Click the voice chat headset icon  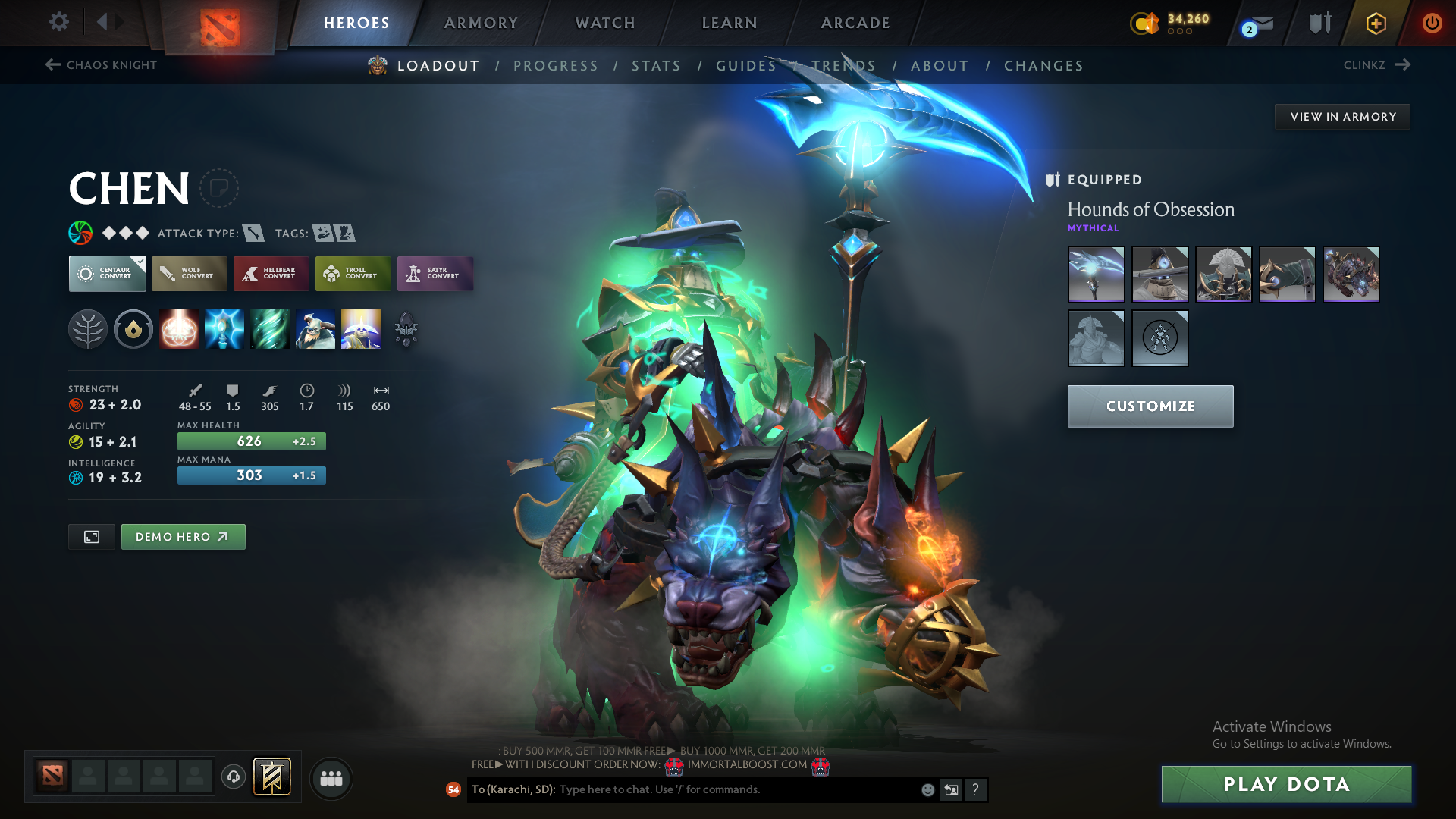[x=233, y=777]
